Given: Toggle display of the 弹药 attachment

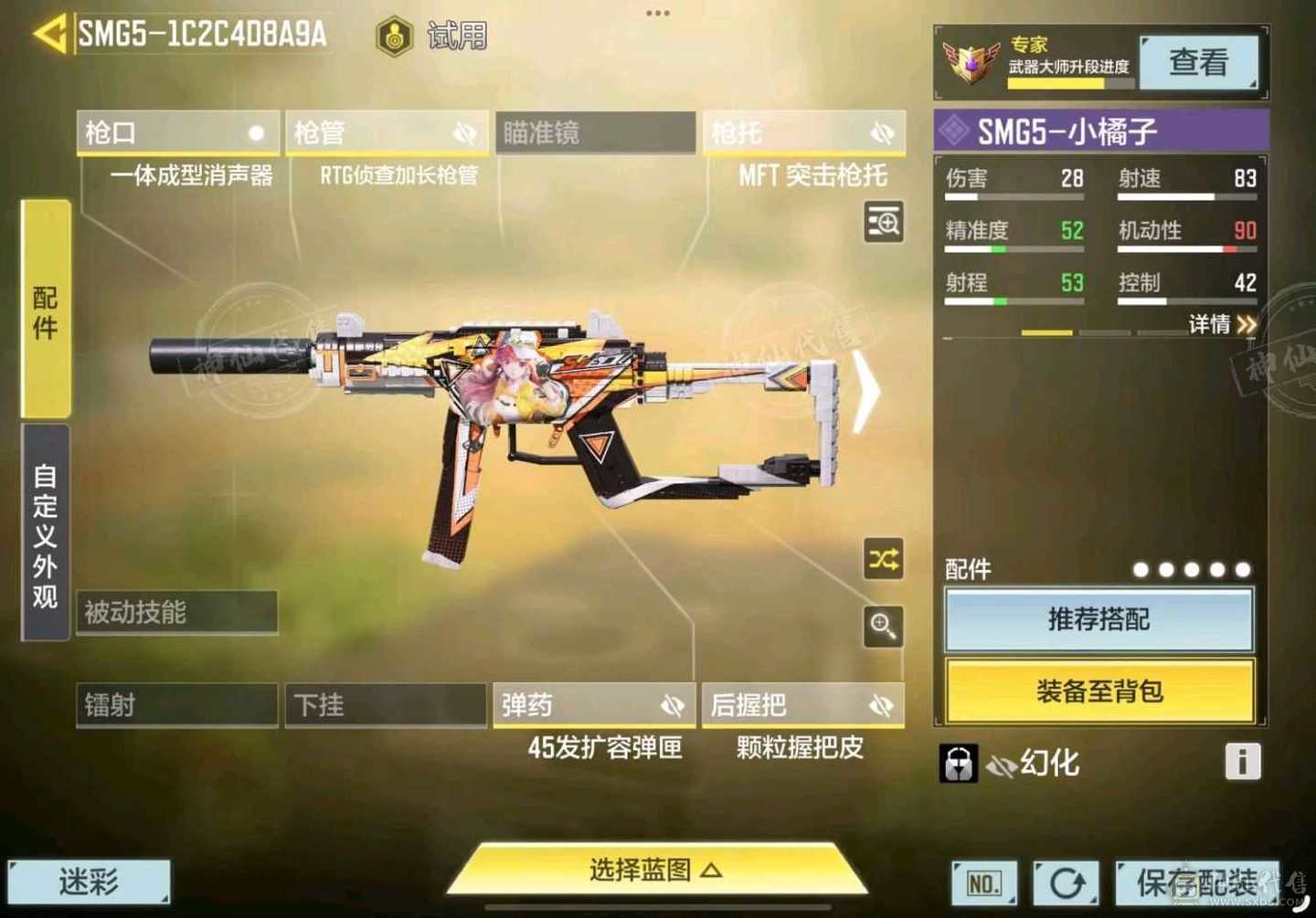Looking at the screenshot, I should pyautogui.click(x=674, y=704).
